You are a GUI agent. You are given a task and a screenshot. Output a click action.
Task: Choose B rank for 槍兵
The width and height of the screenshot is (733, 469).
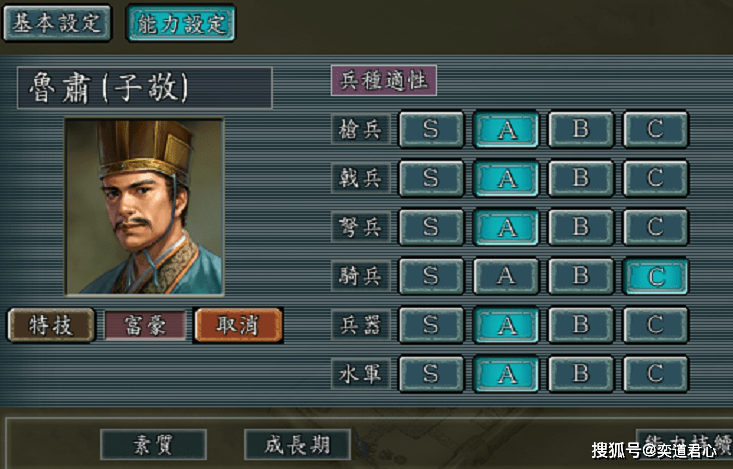coord(581,129)
